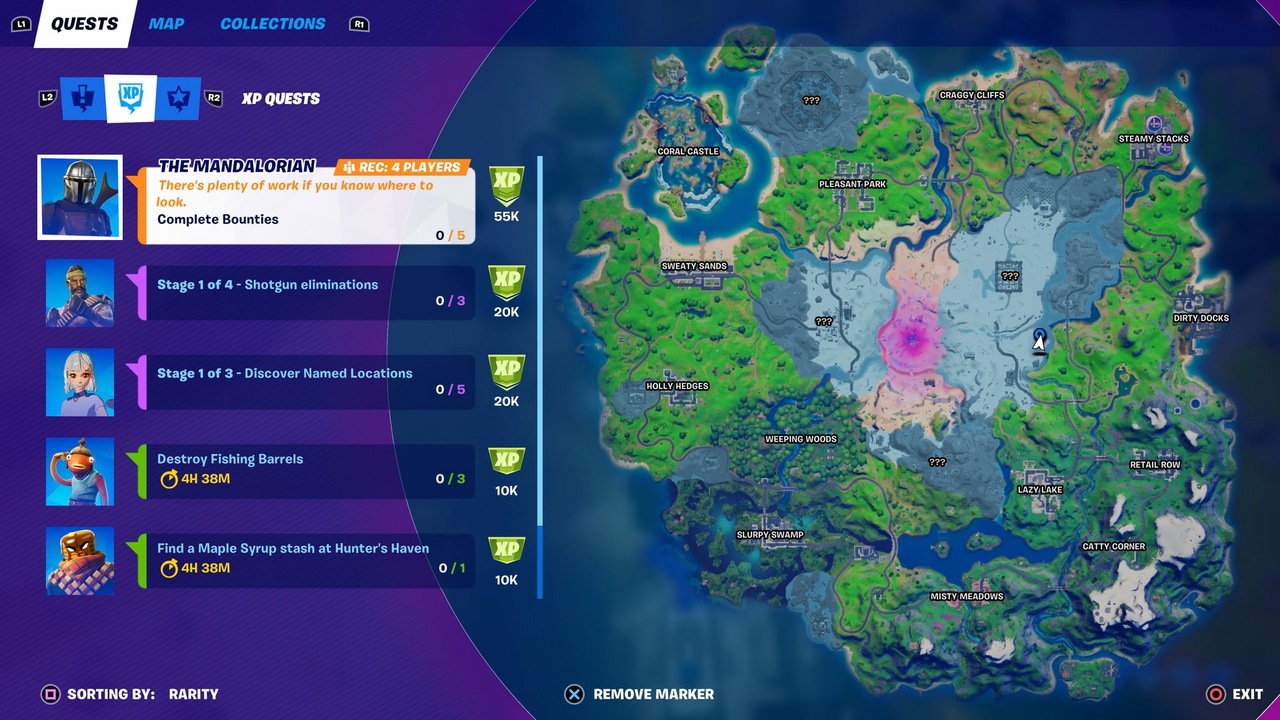Open the COLLECTIONS tab
1280x720 pixels.
pyautogui.click(x=272, y=23)
